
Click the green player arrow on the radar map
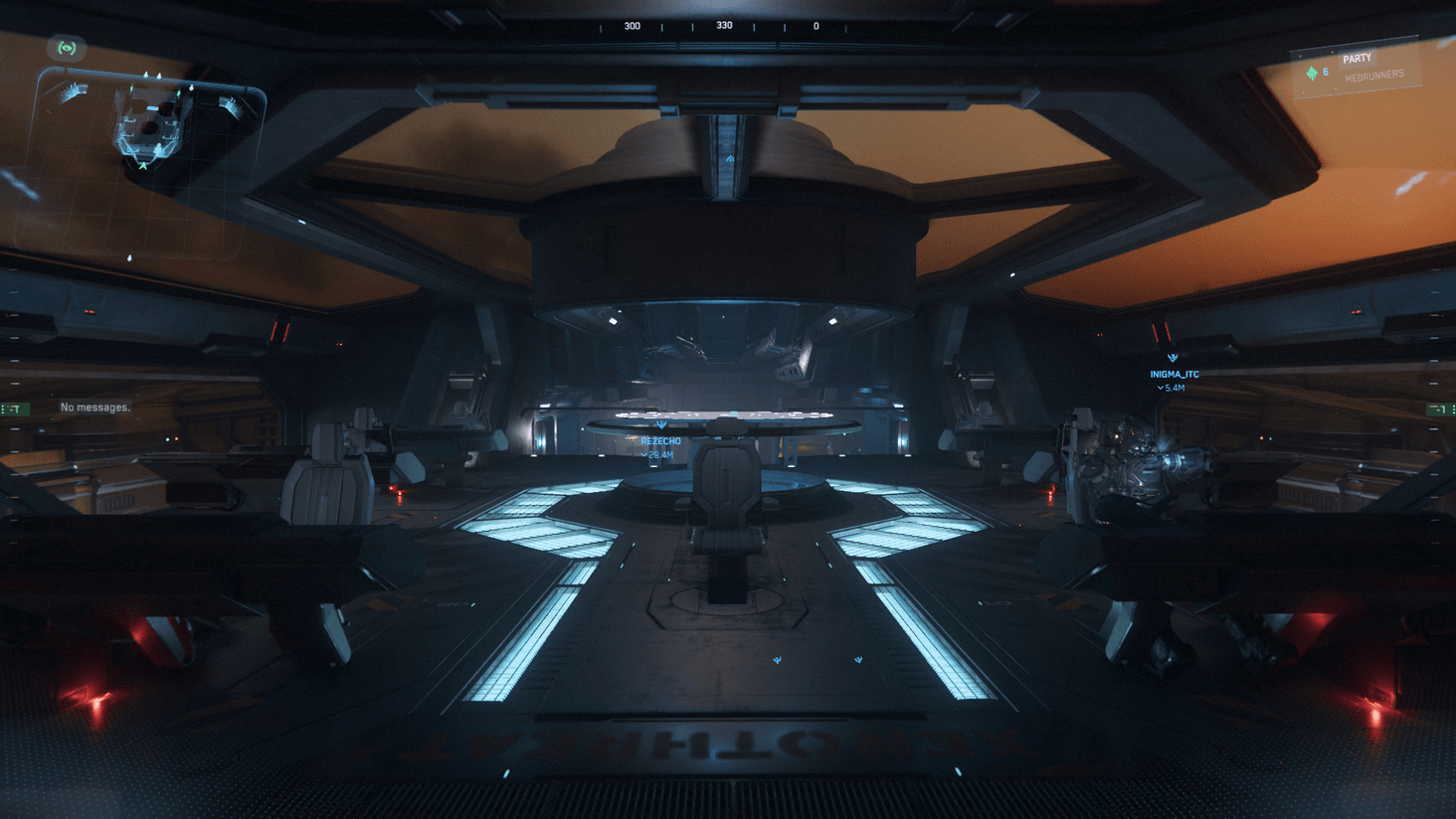[142, 166]
